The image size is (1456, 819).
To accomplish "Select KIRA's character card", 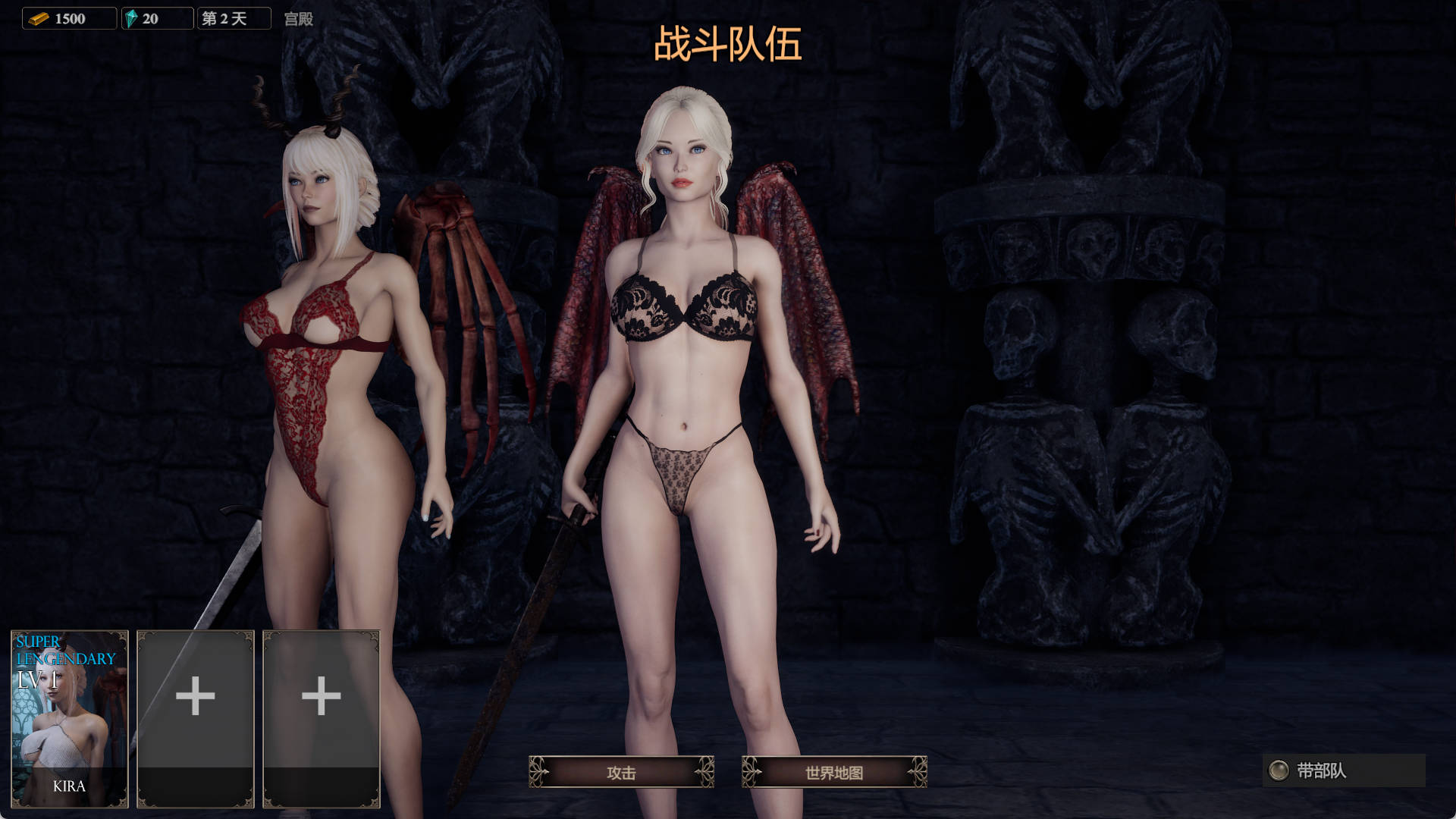I will coord(69,717).
